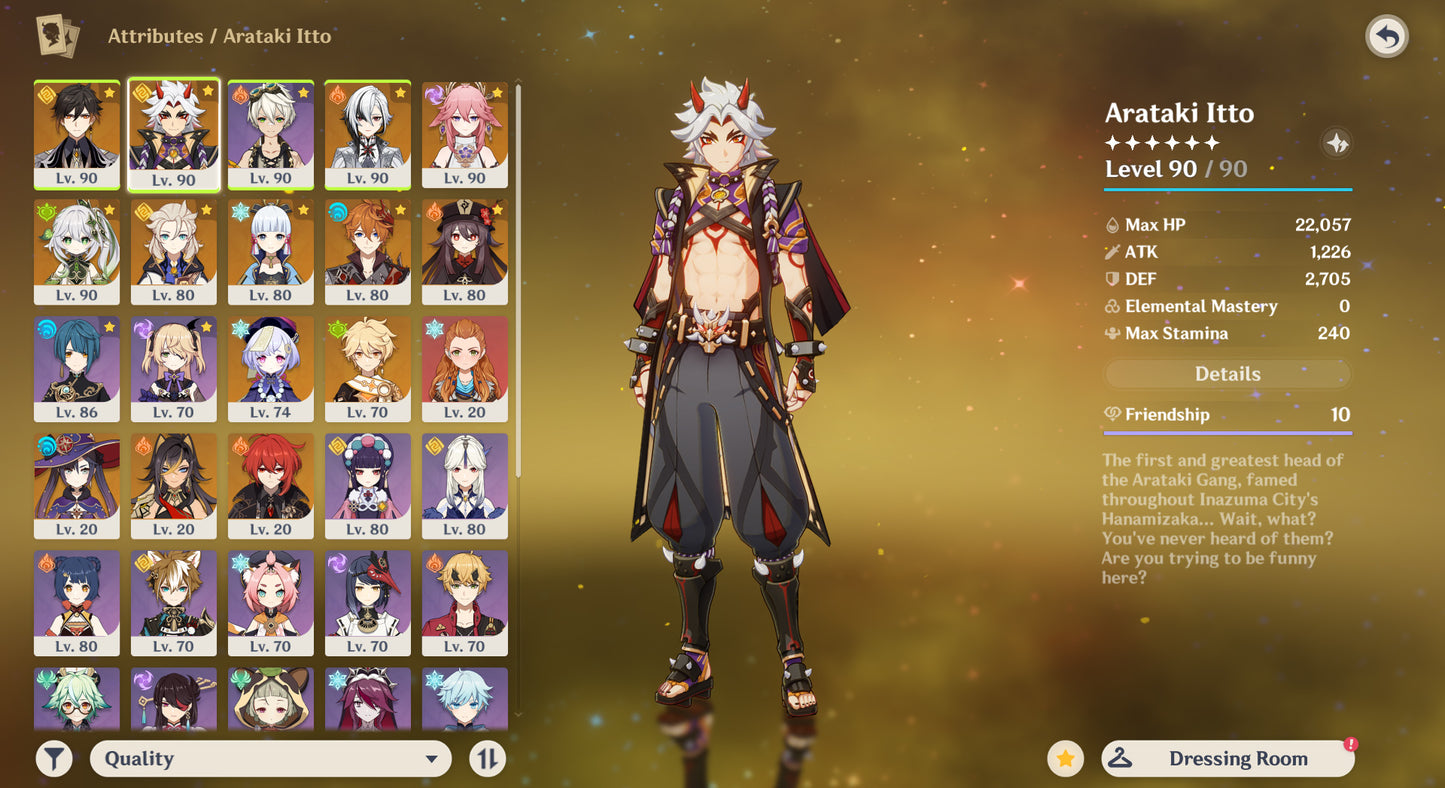Click the gold star button beside Dressing Room

point(1065,759)
